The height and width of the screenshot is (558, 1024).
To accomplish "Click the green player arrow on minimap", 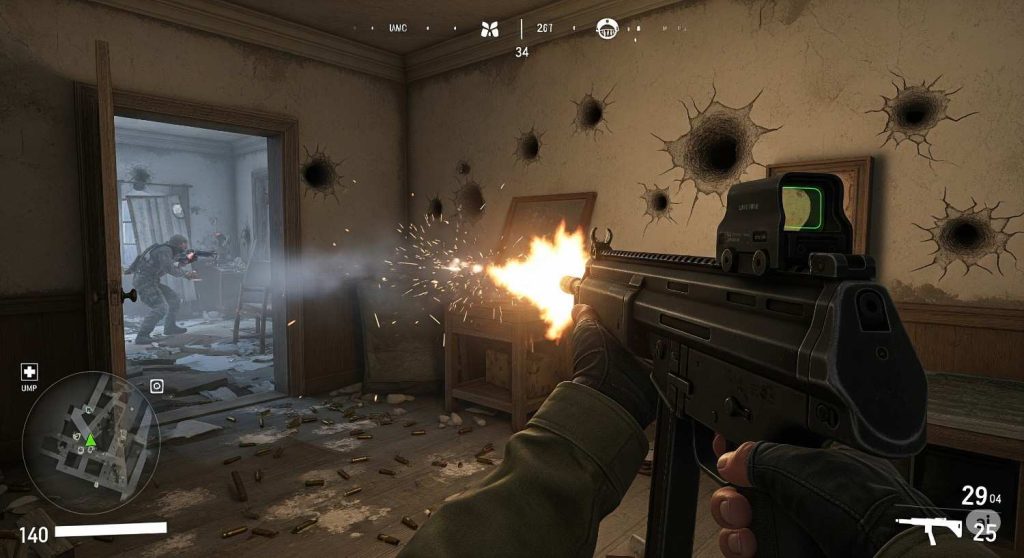I will (90, 439).
